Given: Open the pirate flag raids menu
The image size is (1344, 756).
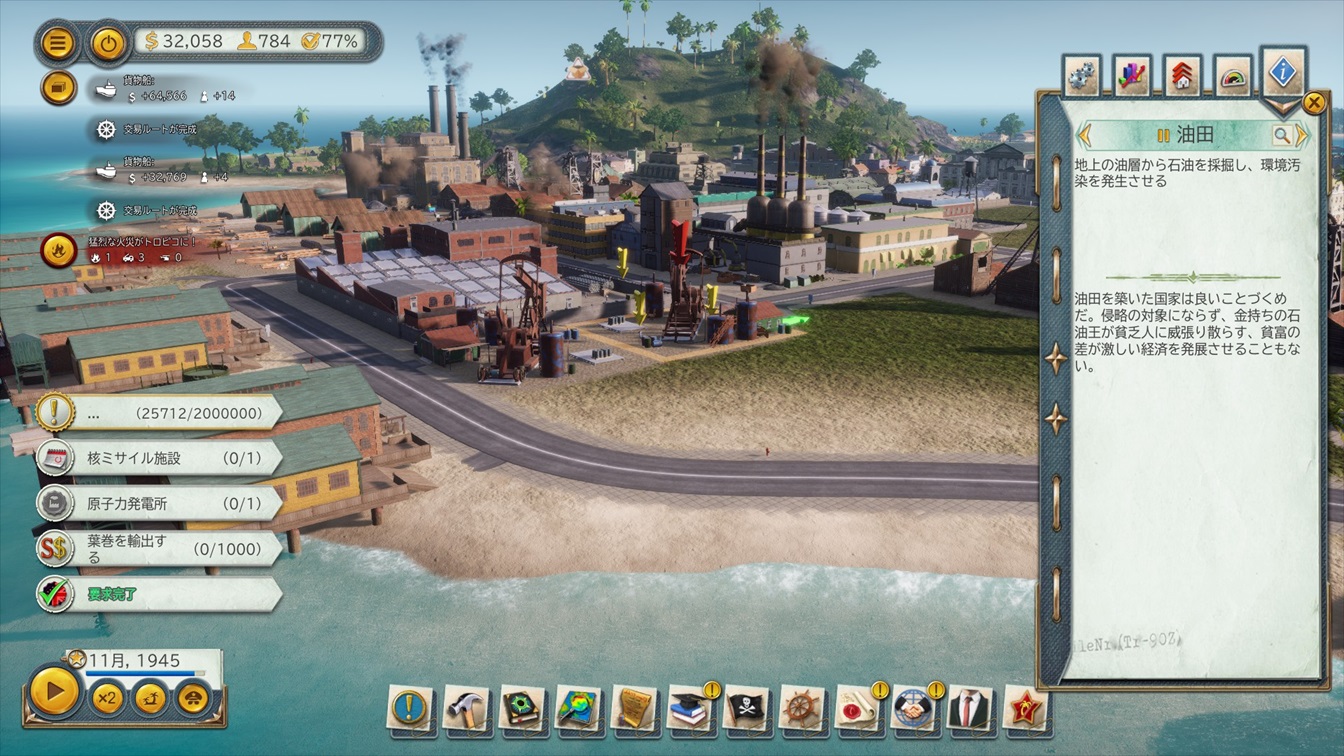Looking at the screenshot, I should (746, 708).
